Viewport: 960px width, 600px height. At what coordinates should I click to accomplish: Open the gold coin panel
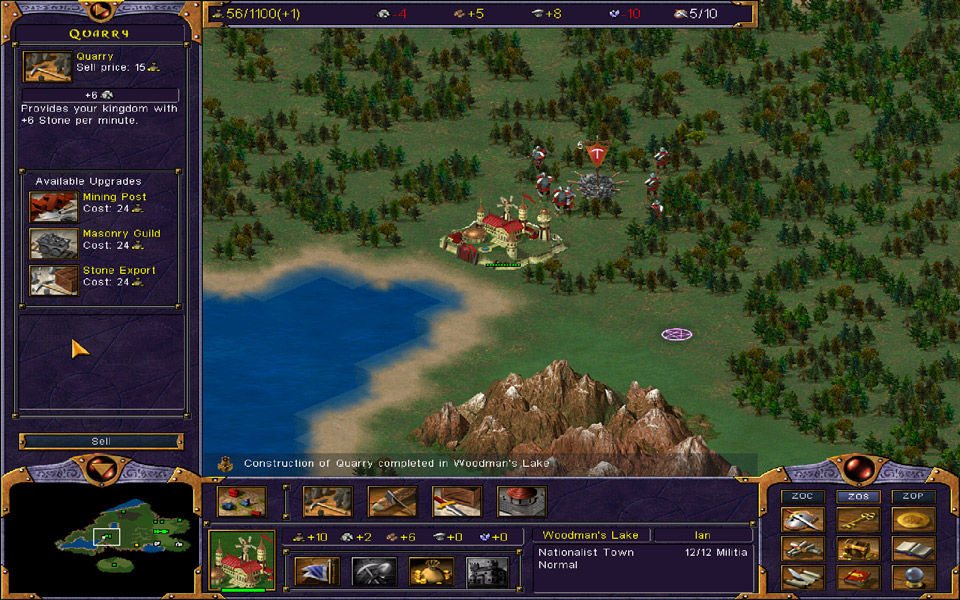click(913, 520)
